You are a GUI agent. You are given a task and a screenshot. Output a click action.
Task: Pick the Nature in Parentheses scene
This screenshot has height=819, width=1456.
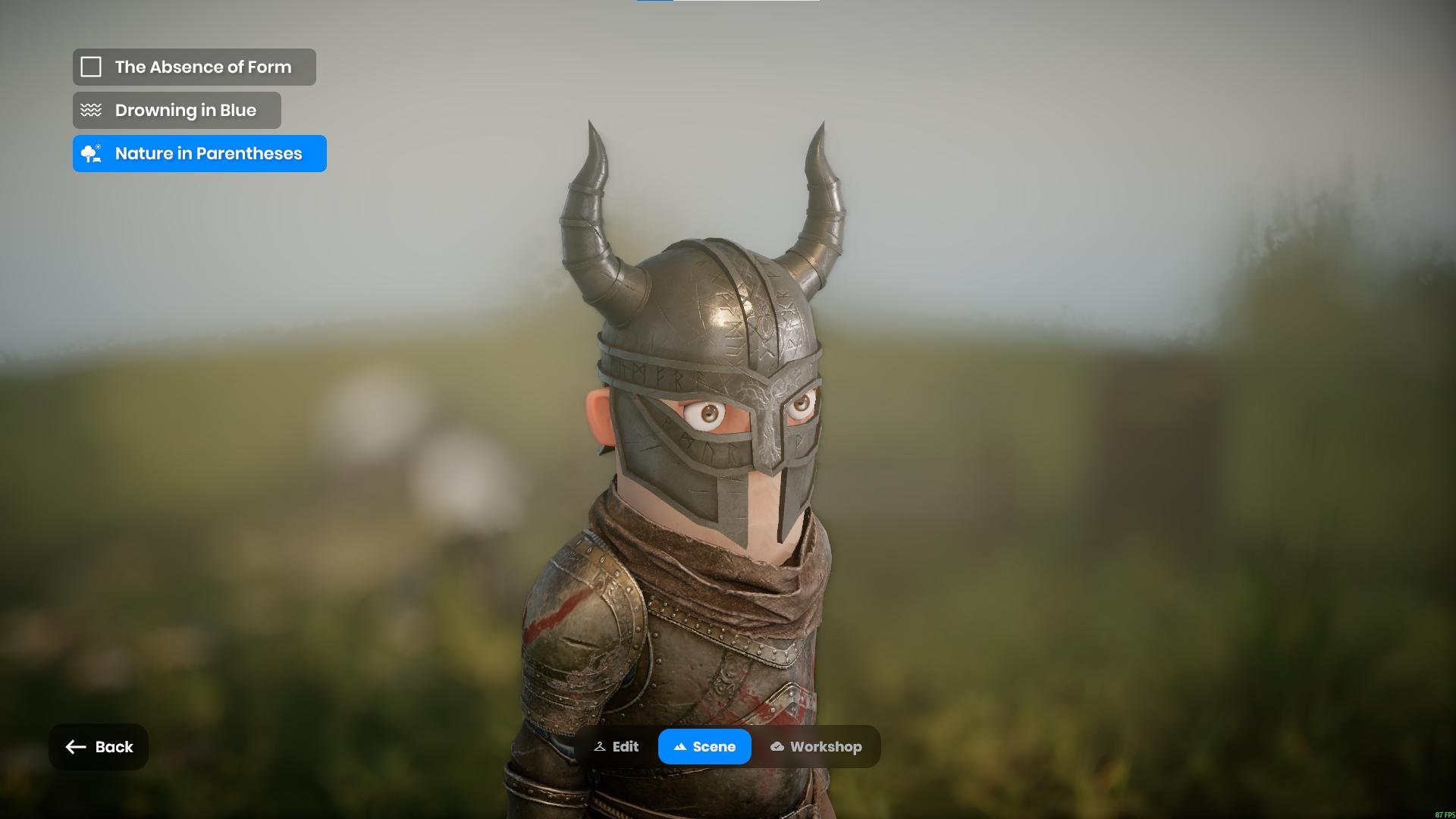(x=199, y=154)
